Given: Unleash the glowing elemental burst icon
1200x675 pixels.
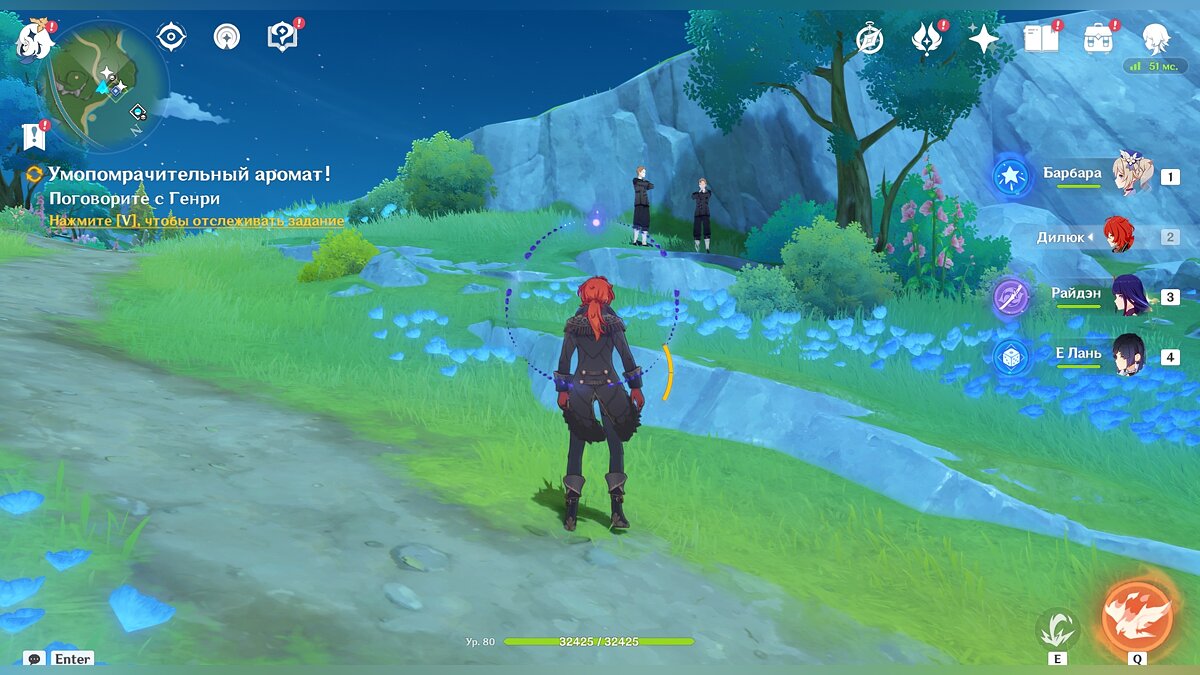Looking at the screenshot, I should 1137,616.
